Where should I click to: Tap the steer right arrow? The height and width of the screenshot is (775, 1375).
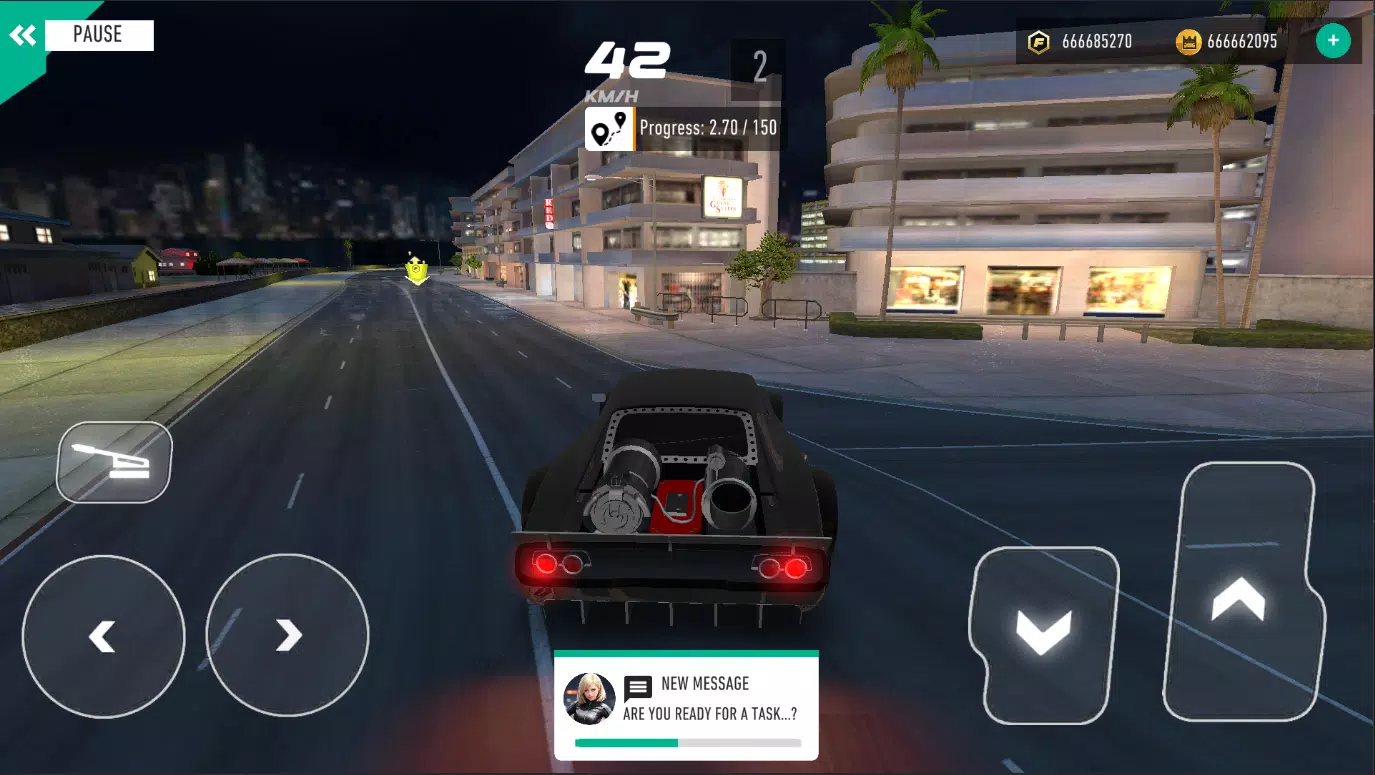pos(287,635)
